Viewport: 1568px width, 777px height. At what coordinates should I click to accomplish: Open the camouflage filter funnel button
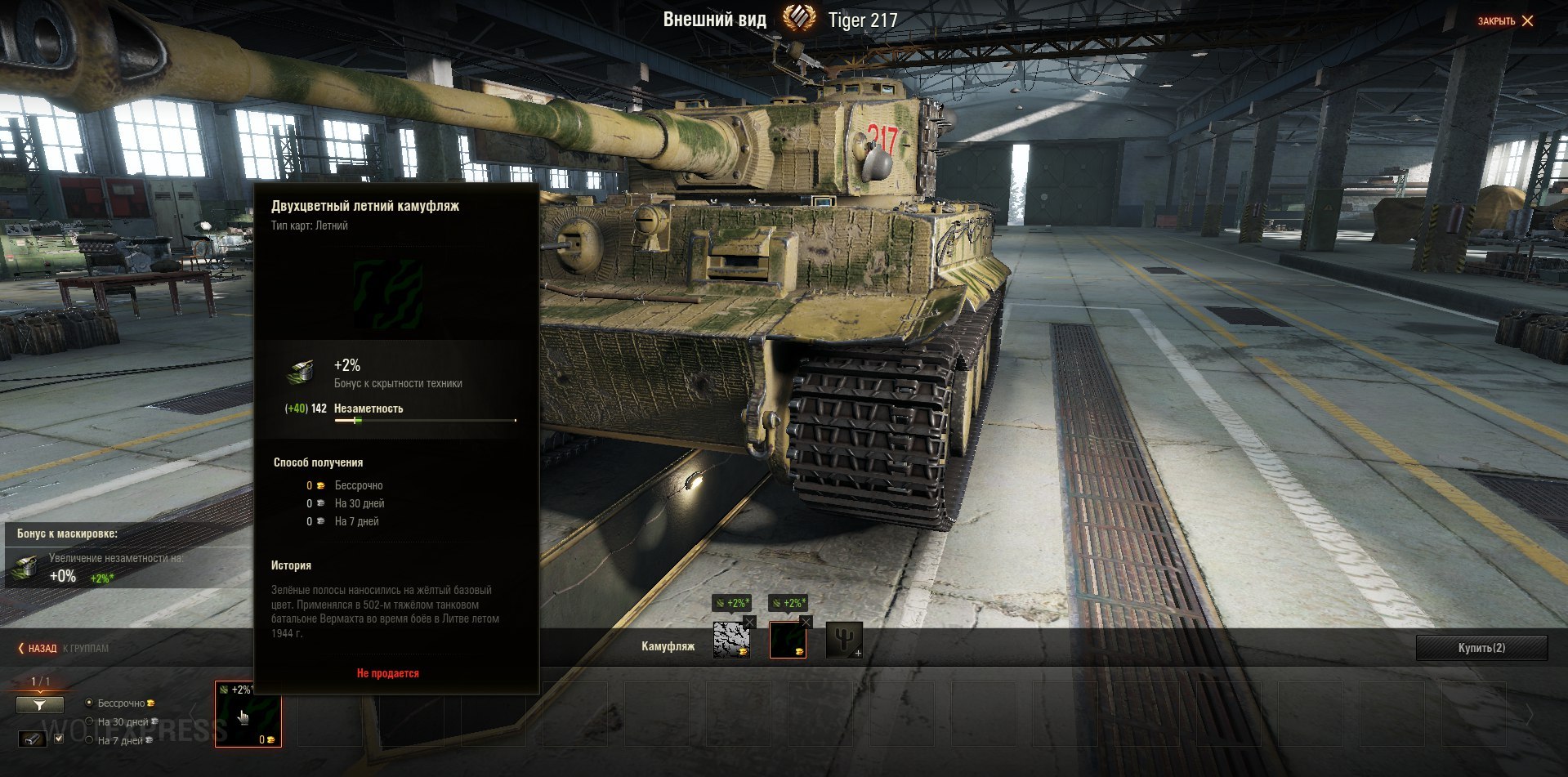39,704
